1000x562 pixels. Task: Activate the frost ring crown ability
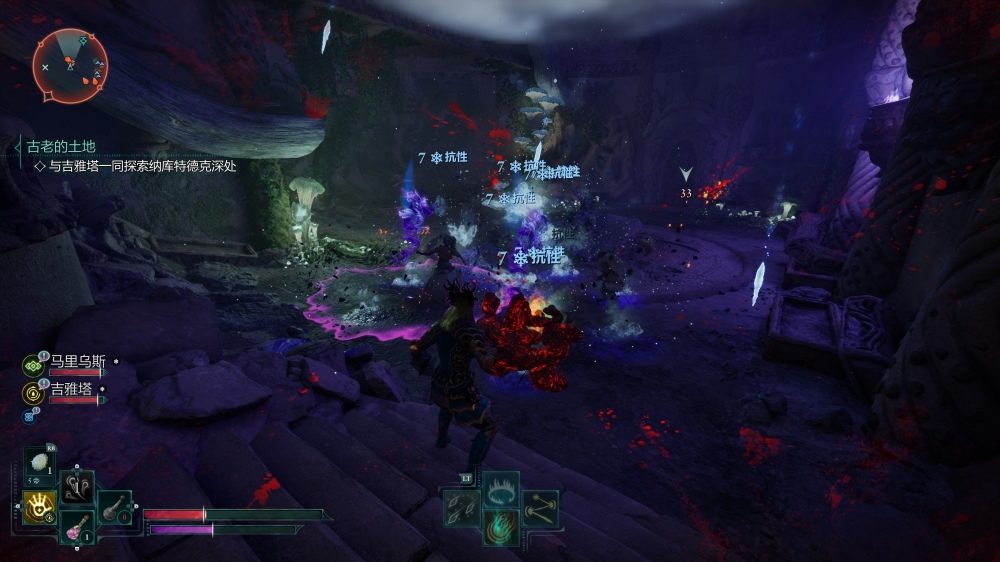(x=500, y=489)
